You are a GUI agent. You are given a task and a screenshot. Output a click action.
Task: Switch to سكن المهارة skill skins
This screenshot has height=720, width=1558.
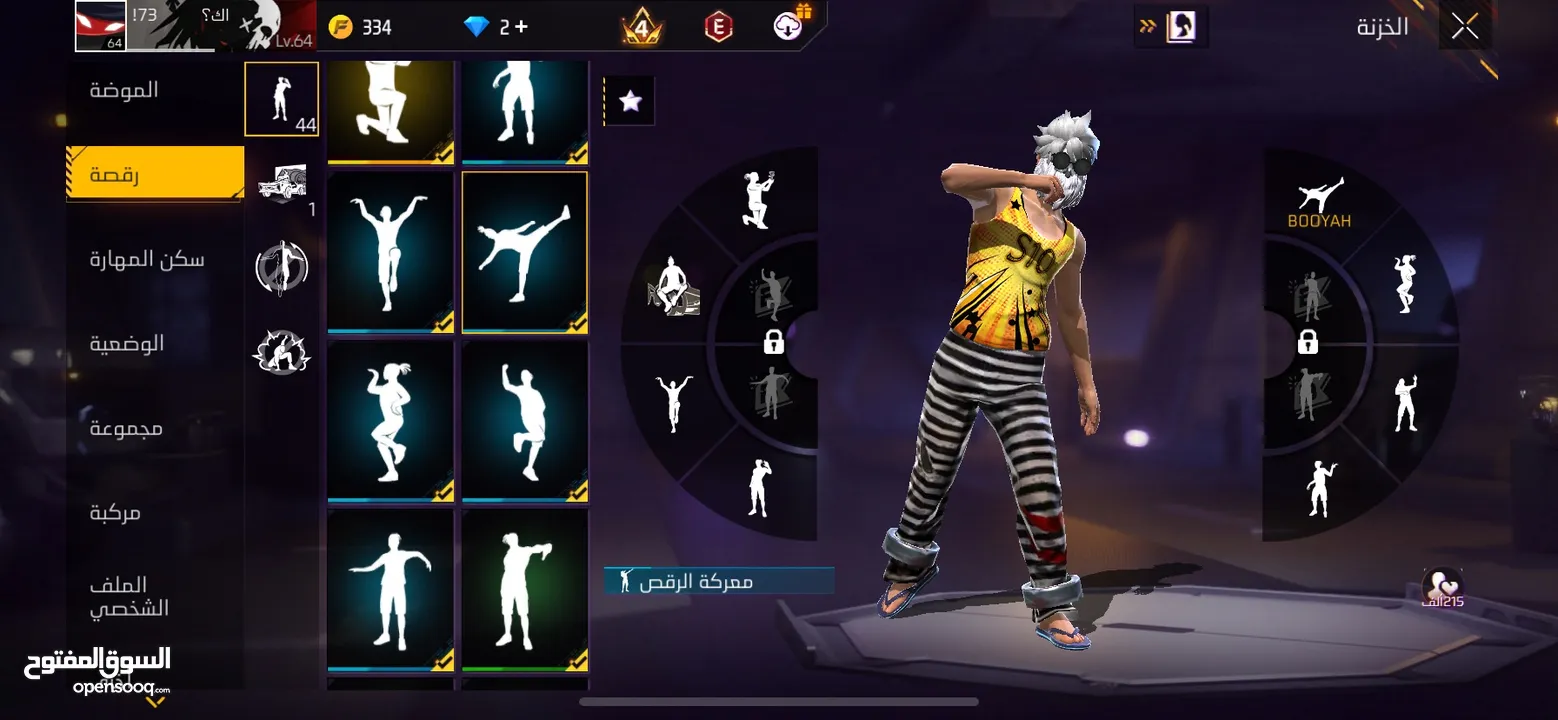pos(147,260)
